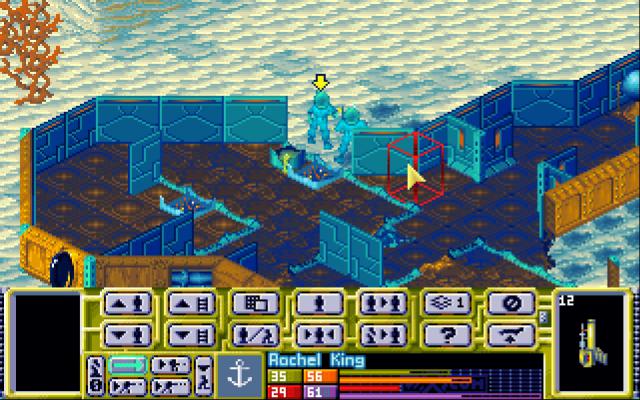
Task: View the level above
Action: point(188,304)
